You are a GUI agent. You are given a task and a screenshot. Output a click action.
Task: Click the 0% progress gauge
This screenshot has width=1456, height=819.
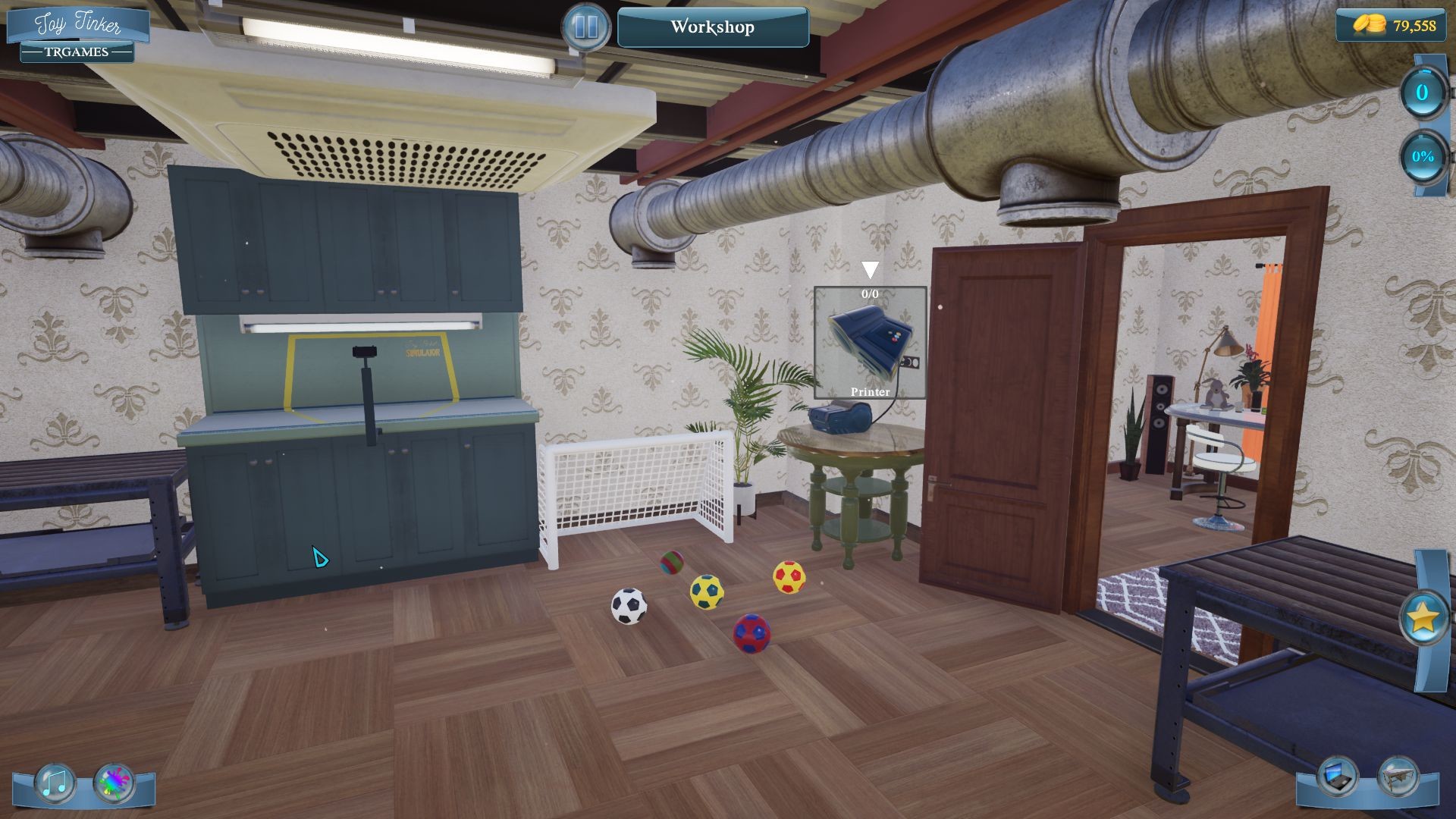click(1423, 158)
